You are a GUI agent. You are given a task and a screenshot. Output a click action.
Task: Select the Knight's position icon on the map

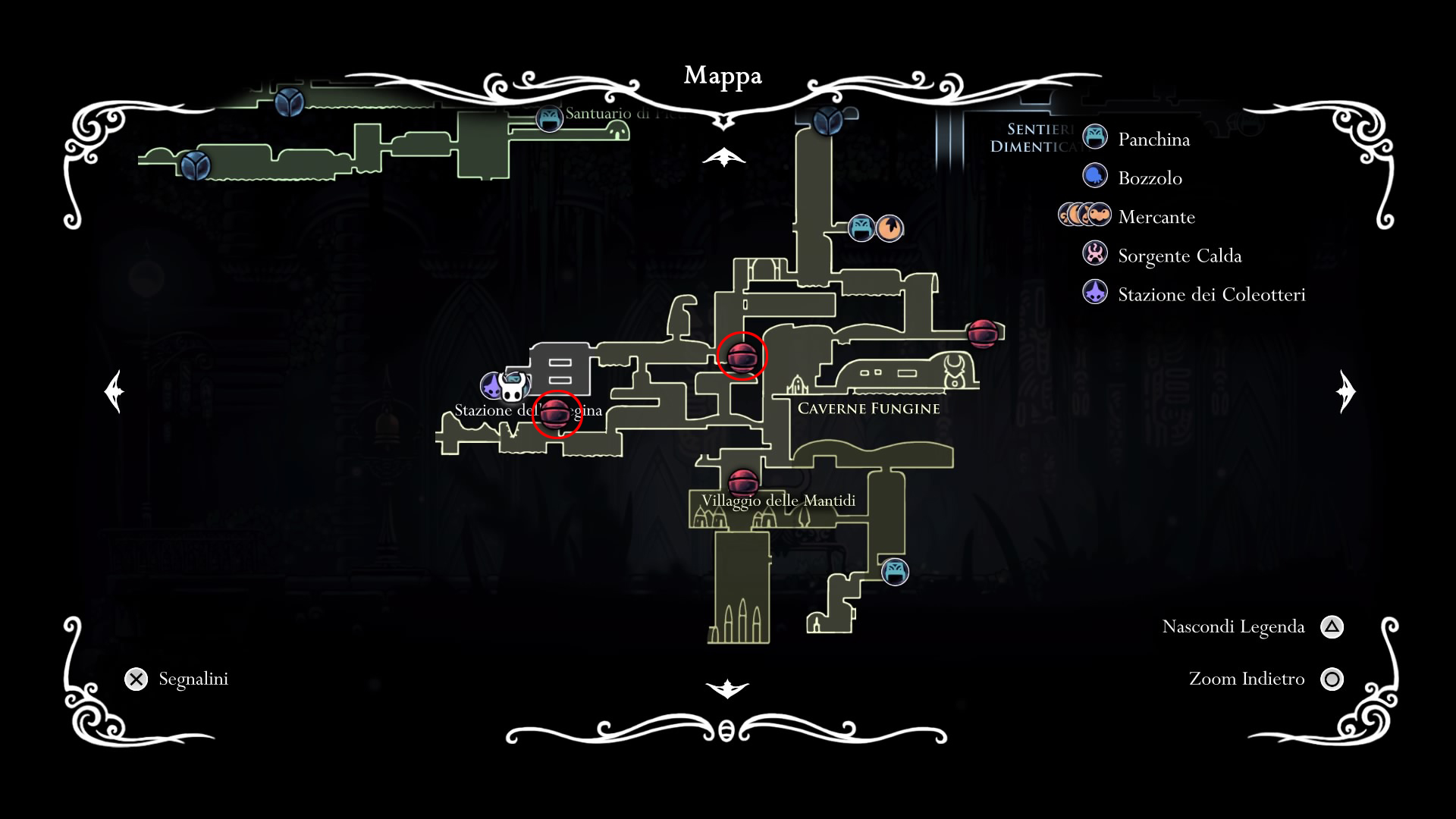point(513,388)
